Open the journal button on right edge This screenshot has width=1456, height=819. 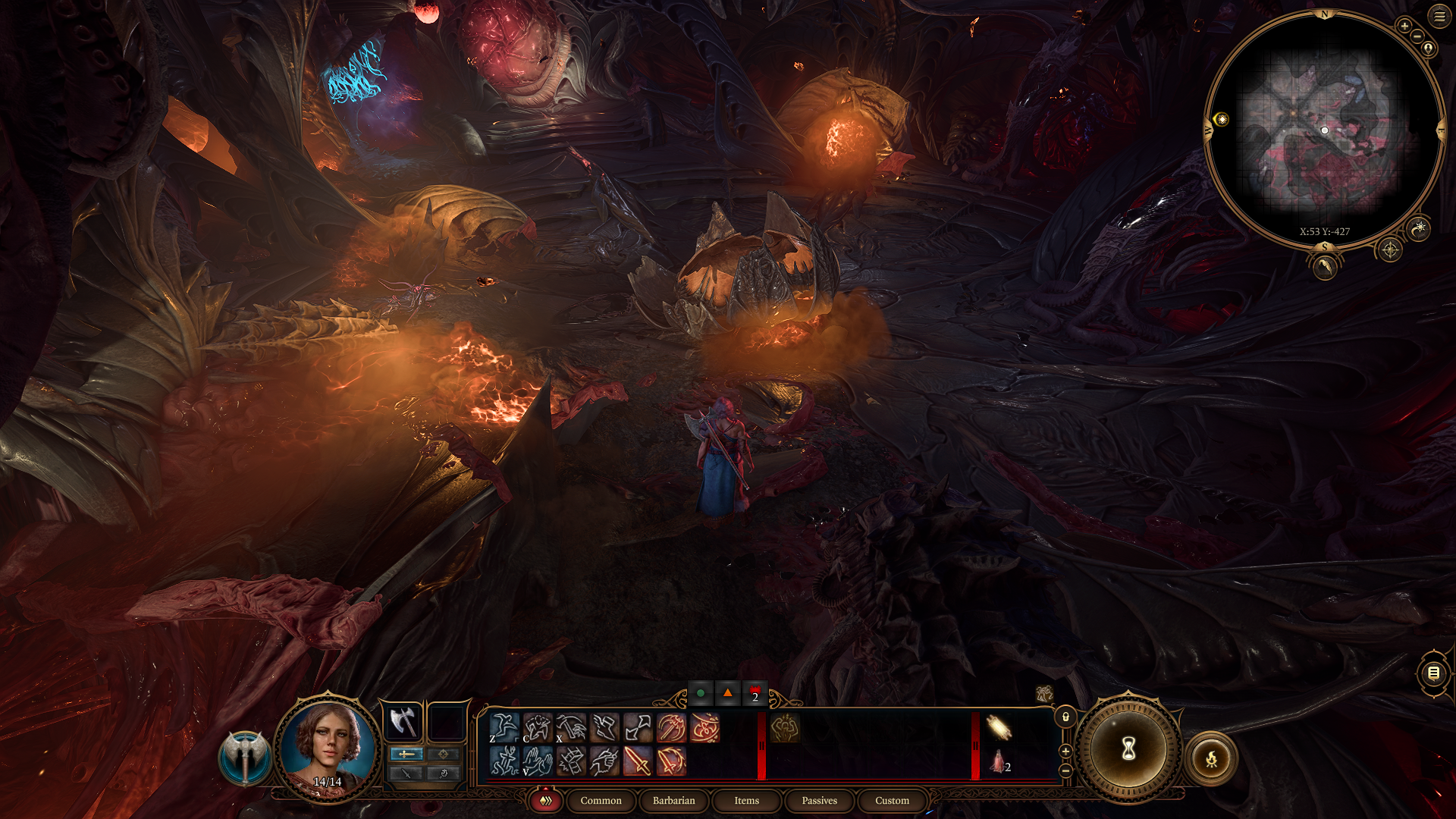click(x=1433, y=673)
